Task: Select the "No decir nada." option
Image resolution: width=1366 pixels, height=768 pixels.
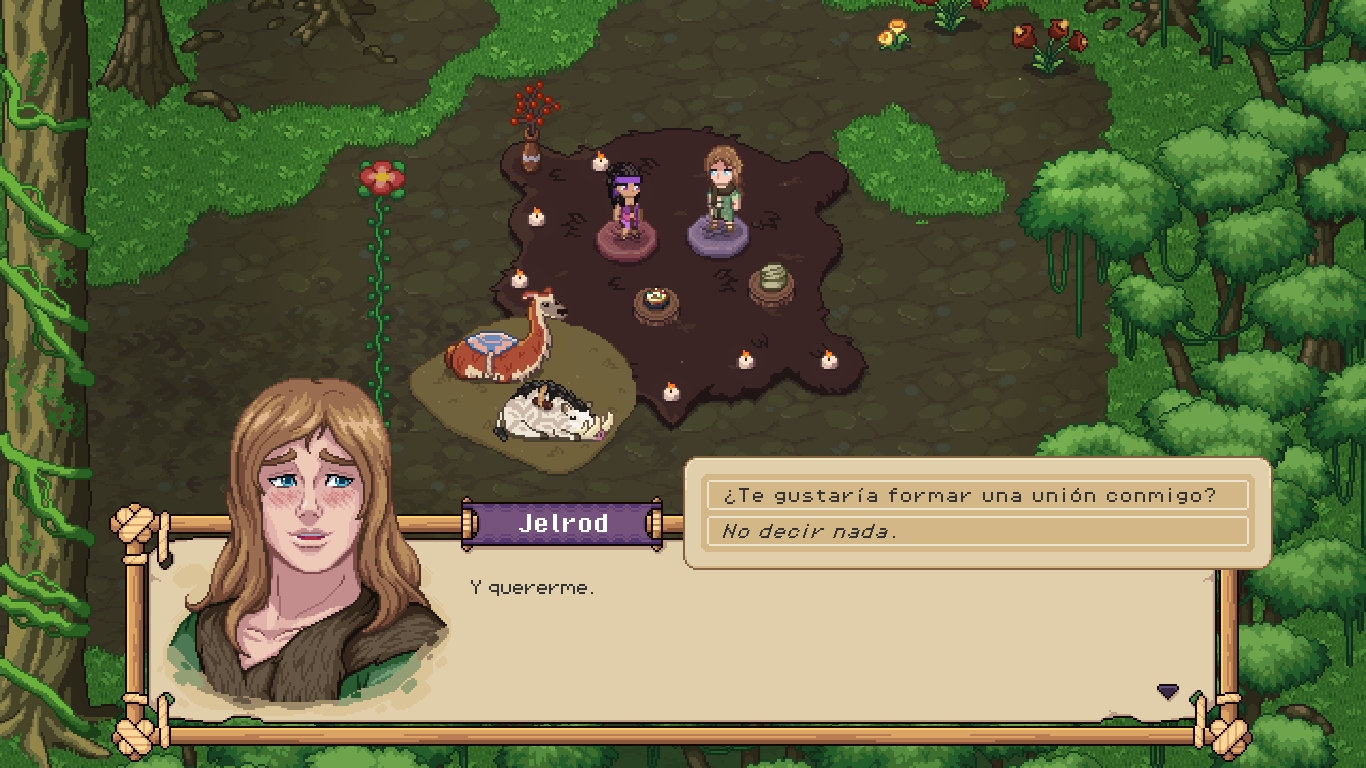Action: pyautogui.click(x=977, y=531)
